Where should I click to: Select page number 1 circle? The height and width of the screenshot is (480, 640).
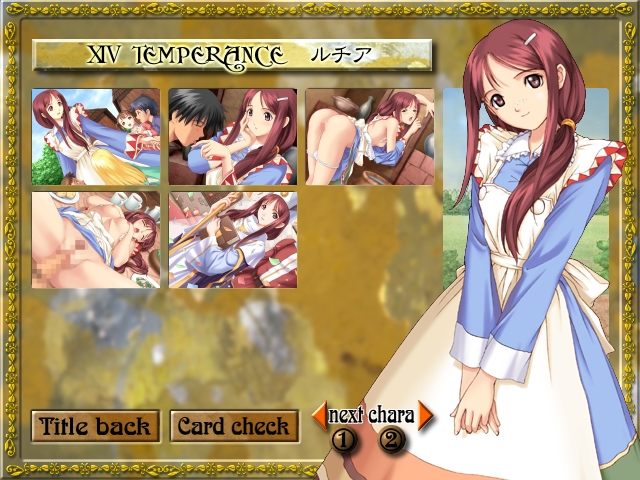pos(345,438)
